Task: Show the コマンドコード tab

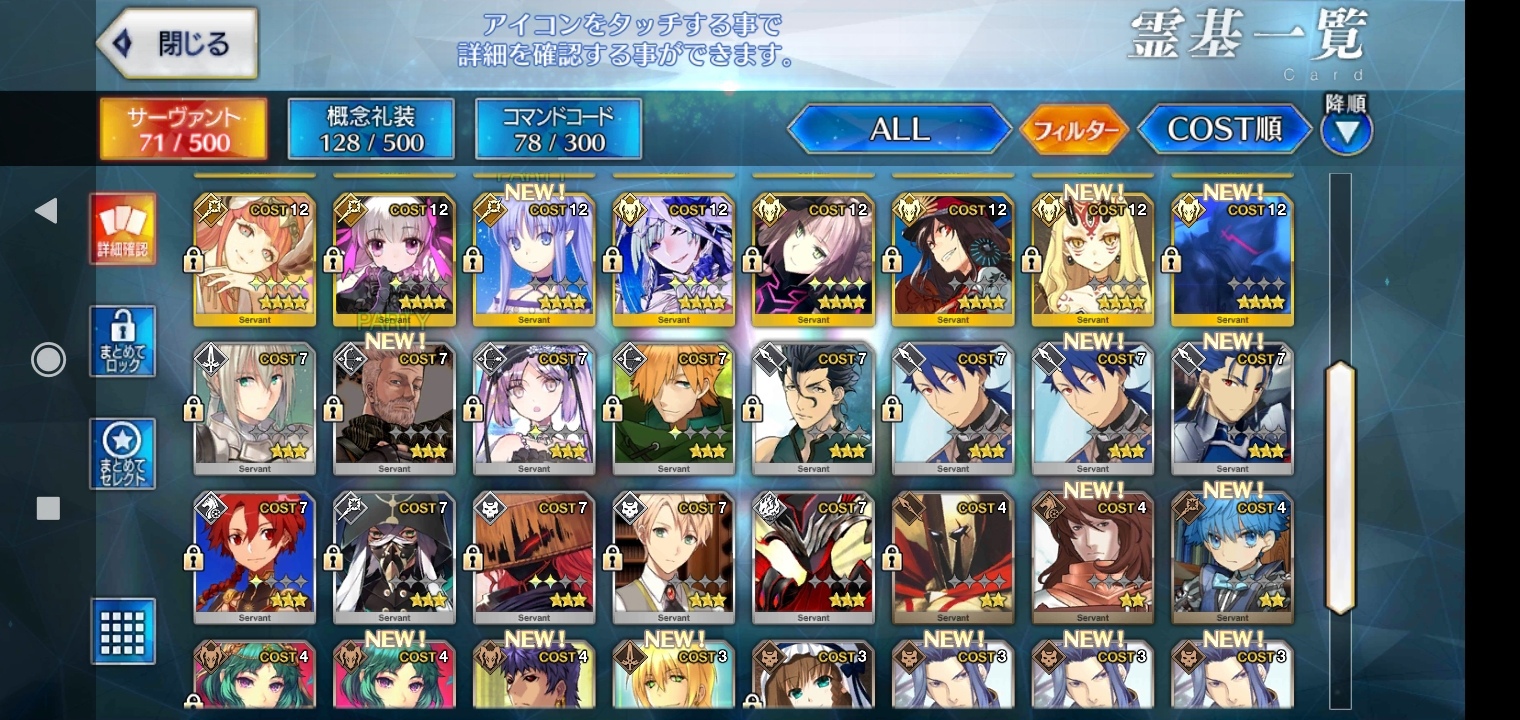Action: (558, 129)
